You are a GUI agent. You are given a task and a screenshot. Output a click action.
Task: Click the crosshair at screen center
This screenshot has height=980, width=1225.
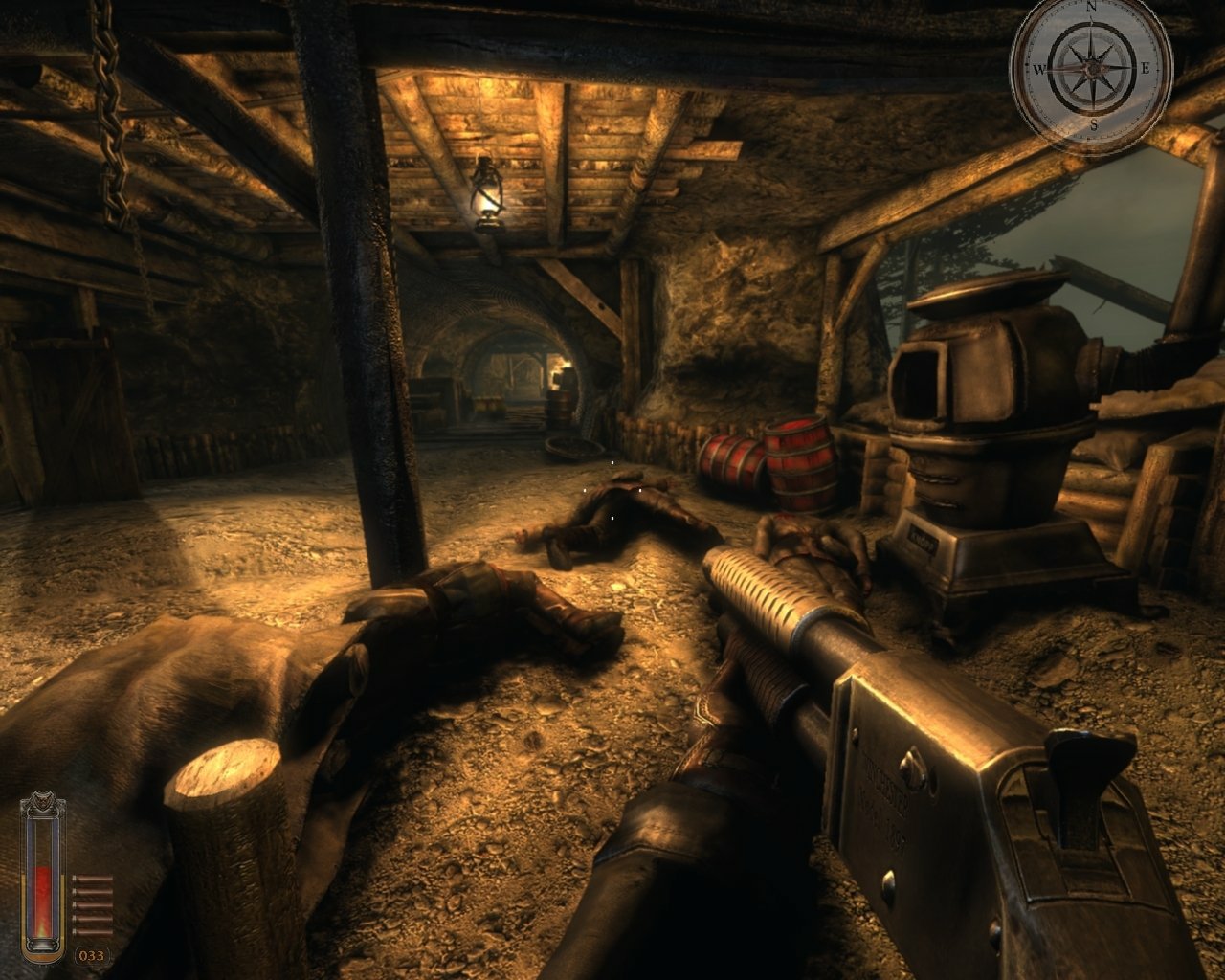point(612,490)
